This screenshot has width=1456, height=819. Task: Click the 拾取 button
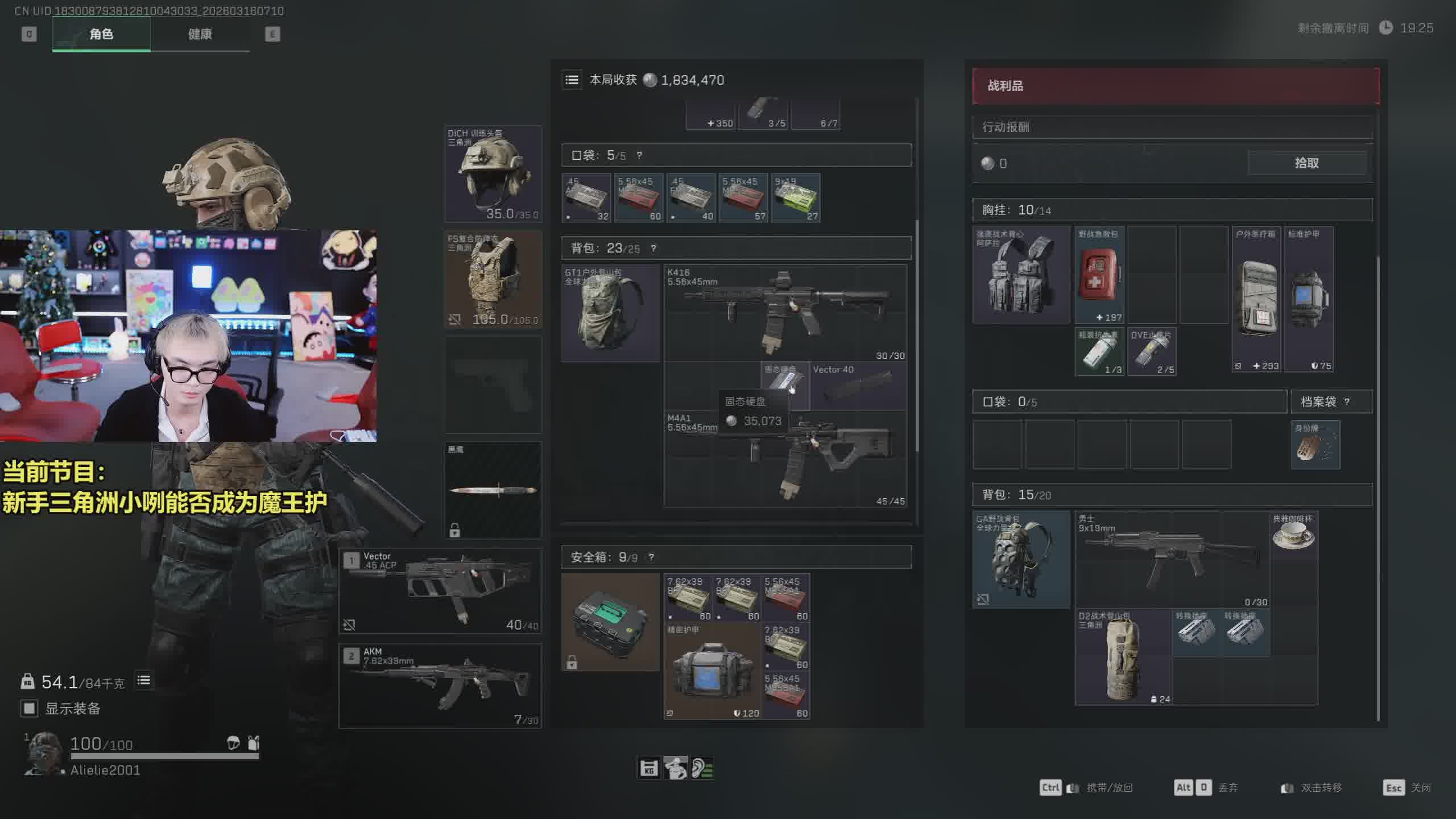[x=1306, y=163]
